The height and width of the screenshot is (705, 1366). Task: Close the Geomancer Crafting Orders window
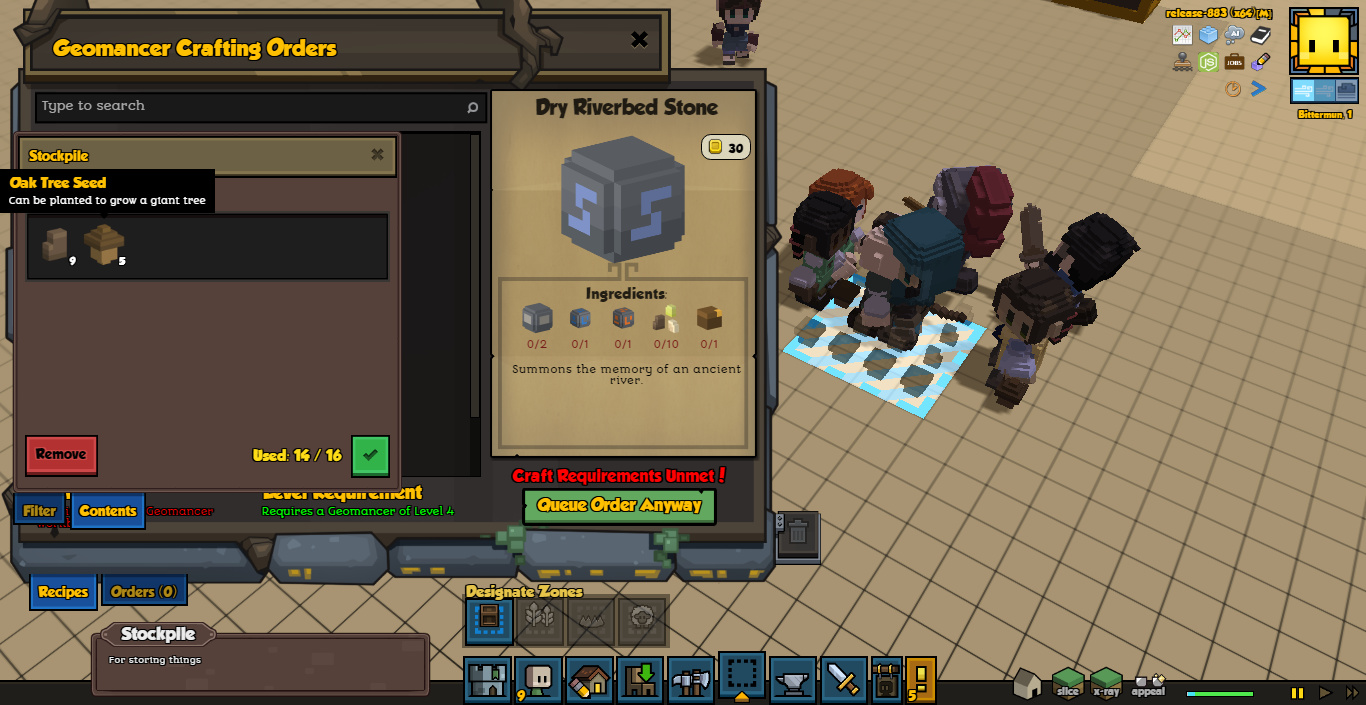click(x=639, y=40)
